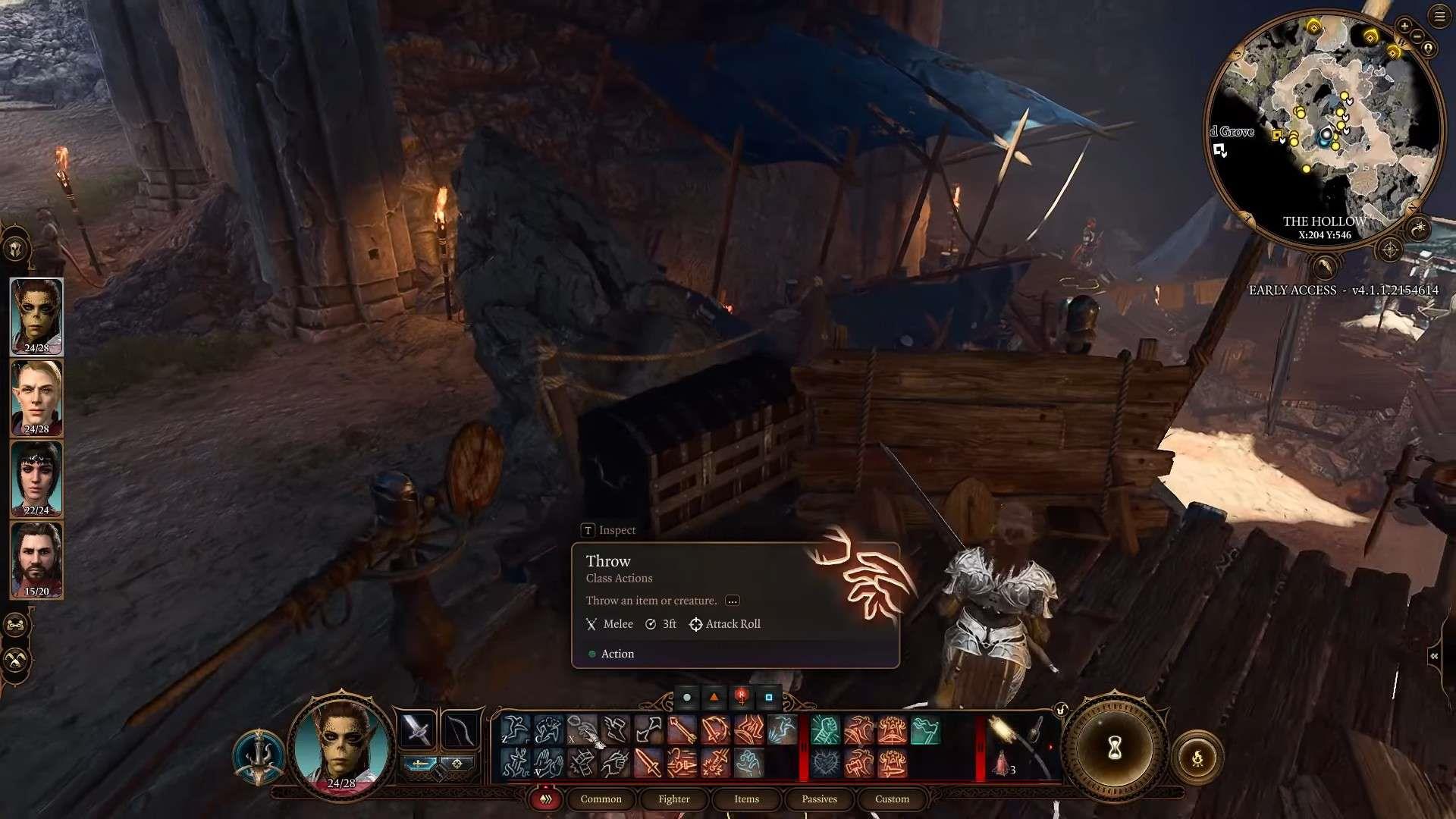Select the Items hotbar tab
Screen dimensions: 1456x819
coord(746,799)
